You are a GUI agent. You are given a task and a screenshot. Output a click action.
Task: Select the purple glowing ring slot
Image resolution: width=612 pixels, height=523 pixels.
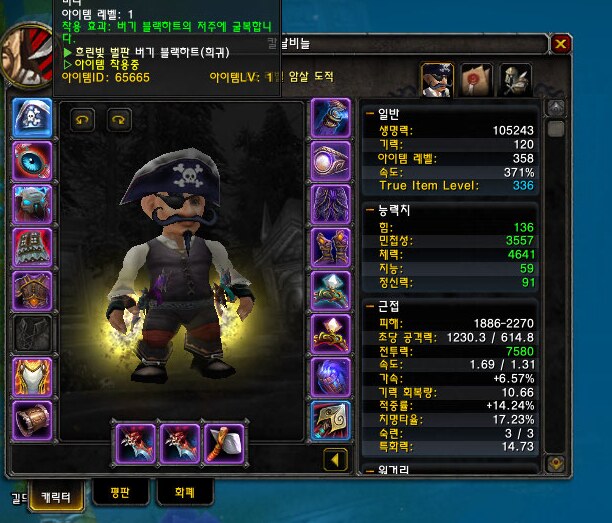pyautogui.click(x=331, y=160)
